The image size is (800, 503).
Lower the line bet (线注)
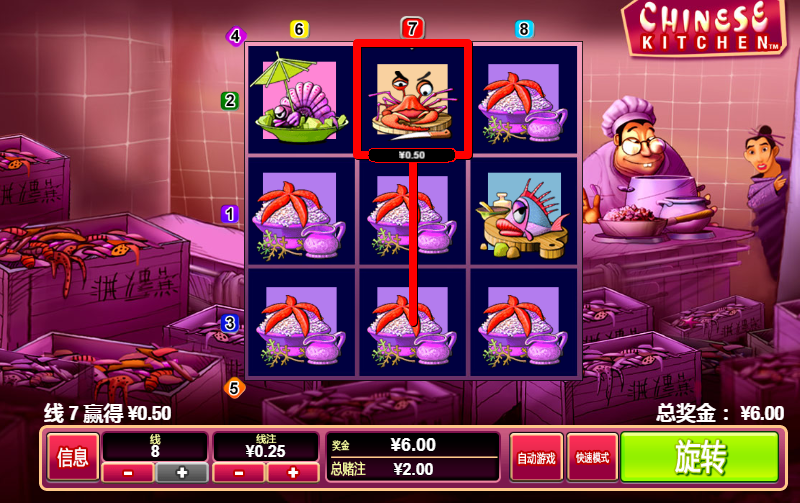(x=239, y=472)
